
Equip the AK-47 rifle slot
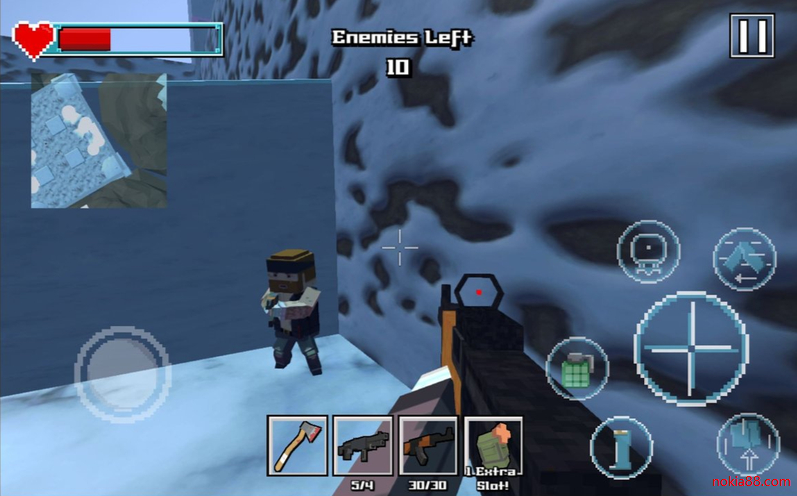[x=427, y=443]
